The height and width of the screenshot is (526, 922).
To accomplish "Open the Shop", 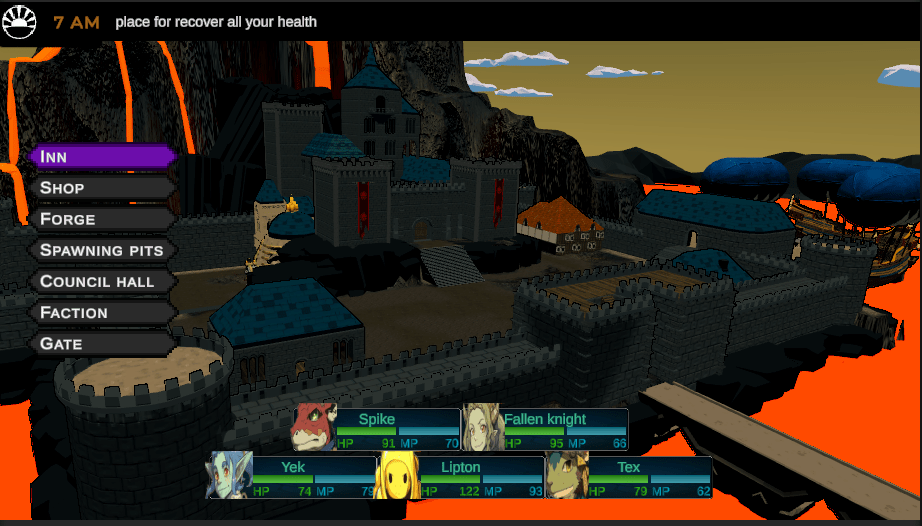I will point(103,188).
